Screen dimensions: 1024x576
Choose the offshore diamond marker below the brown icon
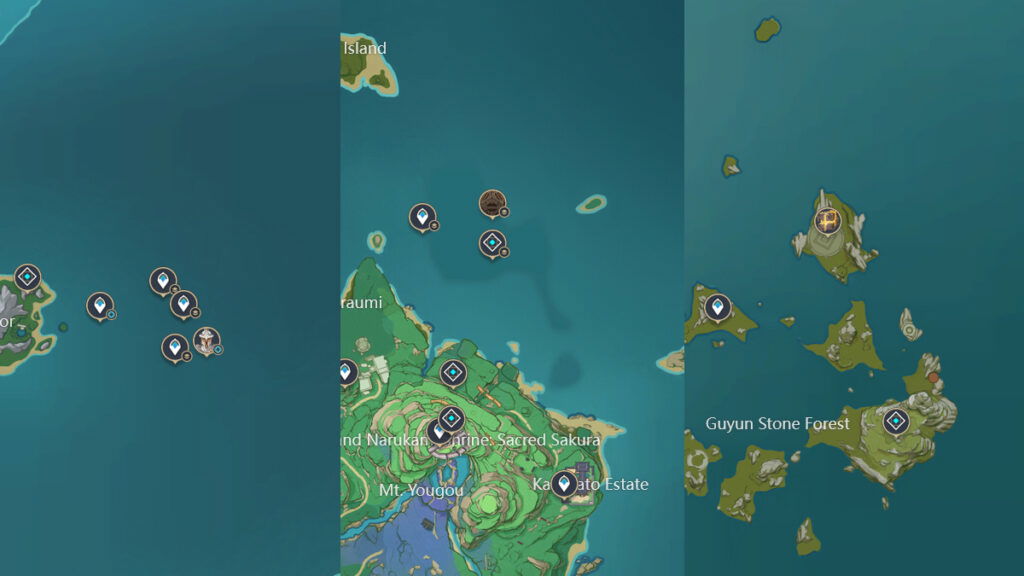(491, 243)
